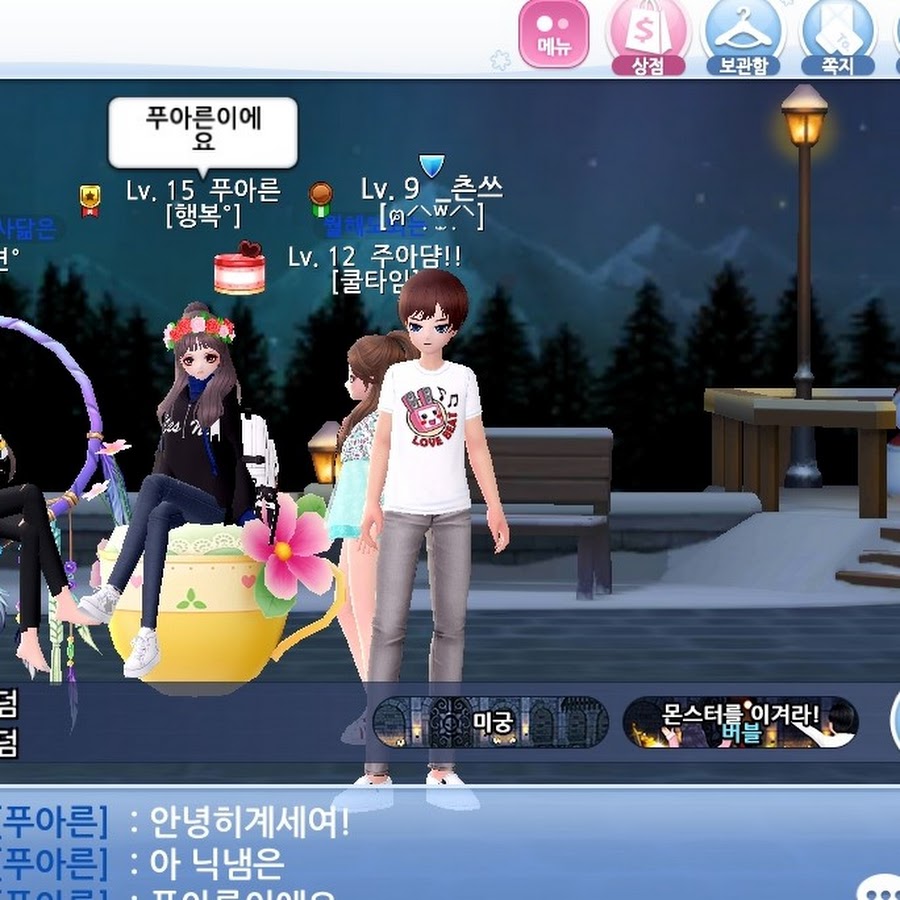Join the 몬스터를 이겨라 bubble event
Screen dimensions: 900x900
coord(740,722)
